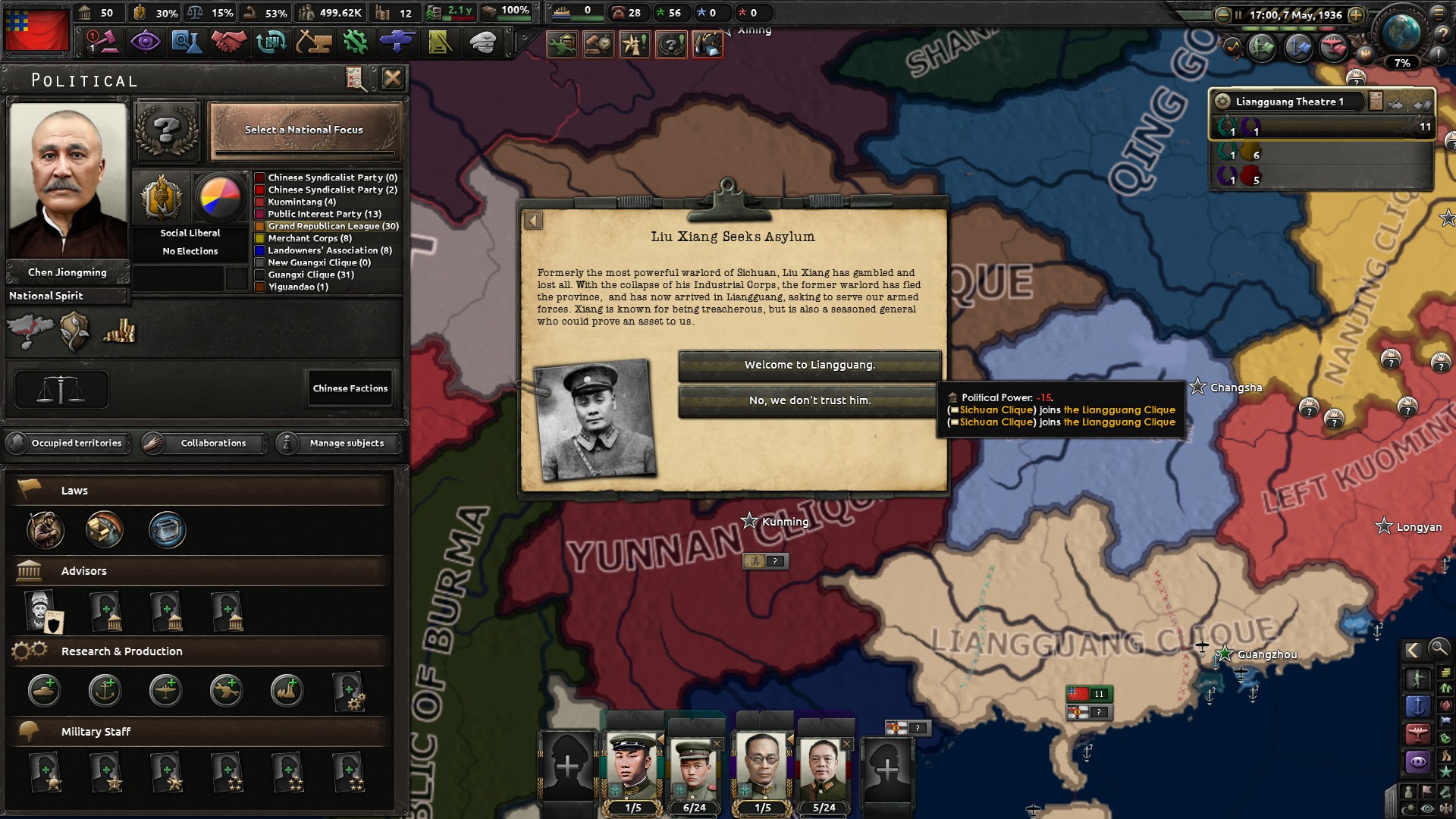Open the Decisions tab with the gavel icon

click(x=104, y=43)
